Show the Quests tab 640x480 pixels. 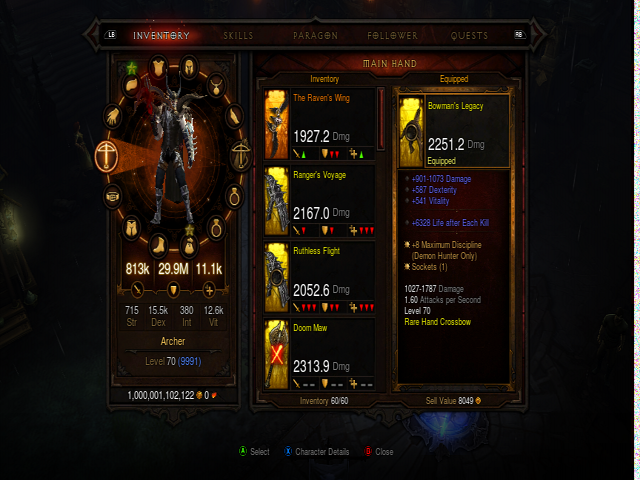469,35
